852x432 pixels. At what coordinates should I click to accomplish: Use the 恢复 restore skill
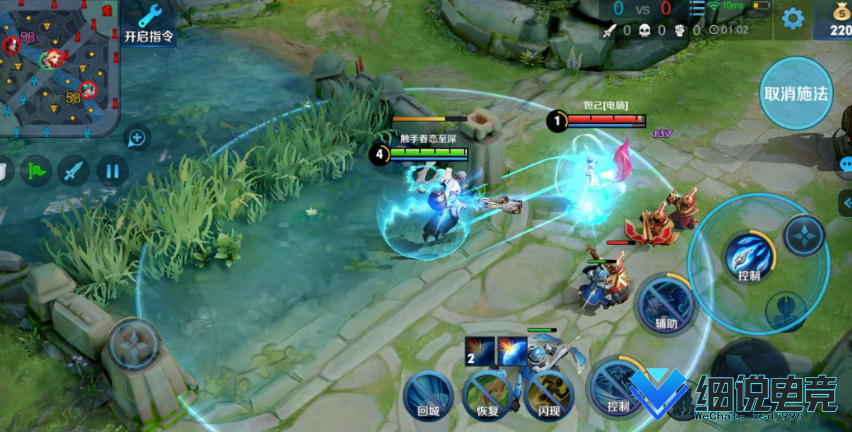click(488, 393)
